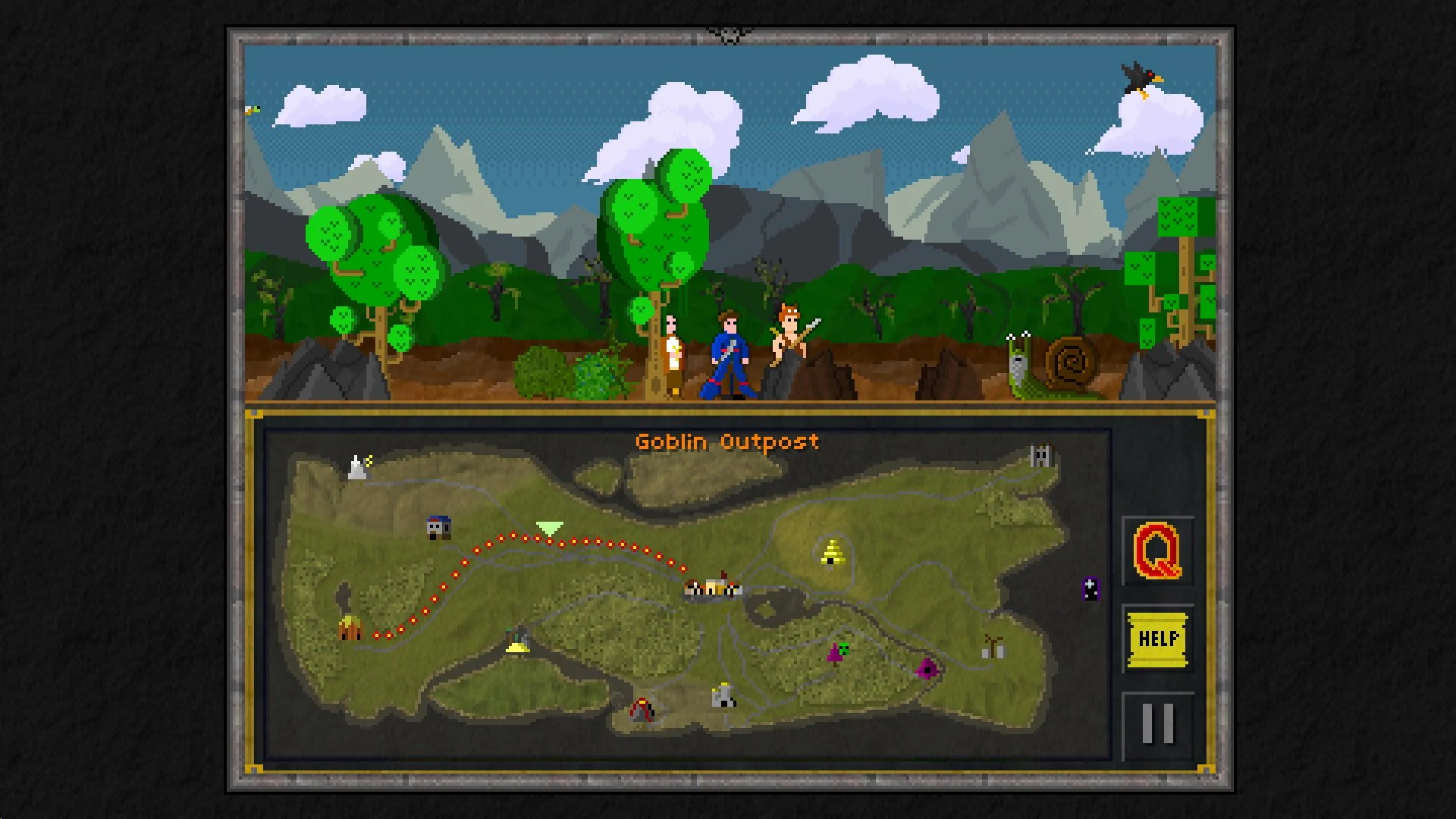Open the Q quest log icon
1456x819 pixels.
(x=1156, y=551)
